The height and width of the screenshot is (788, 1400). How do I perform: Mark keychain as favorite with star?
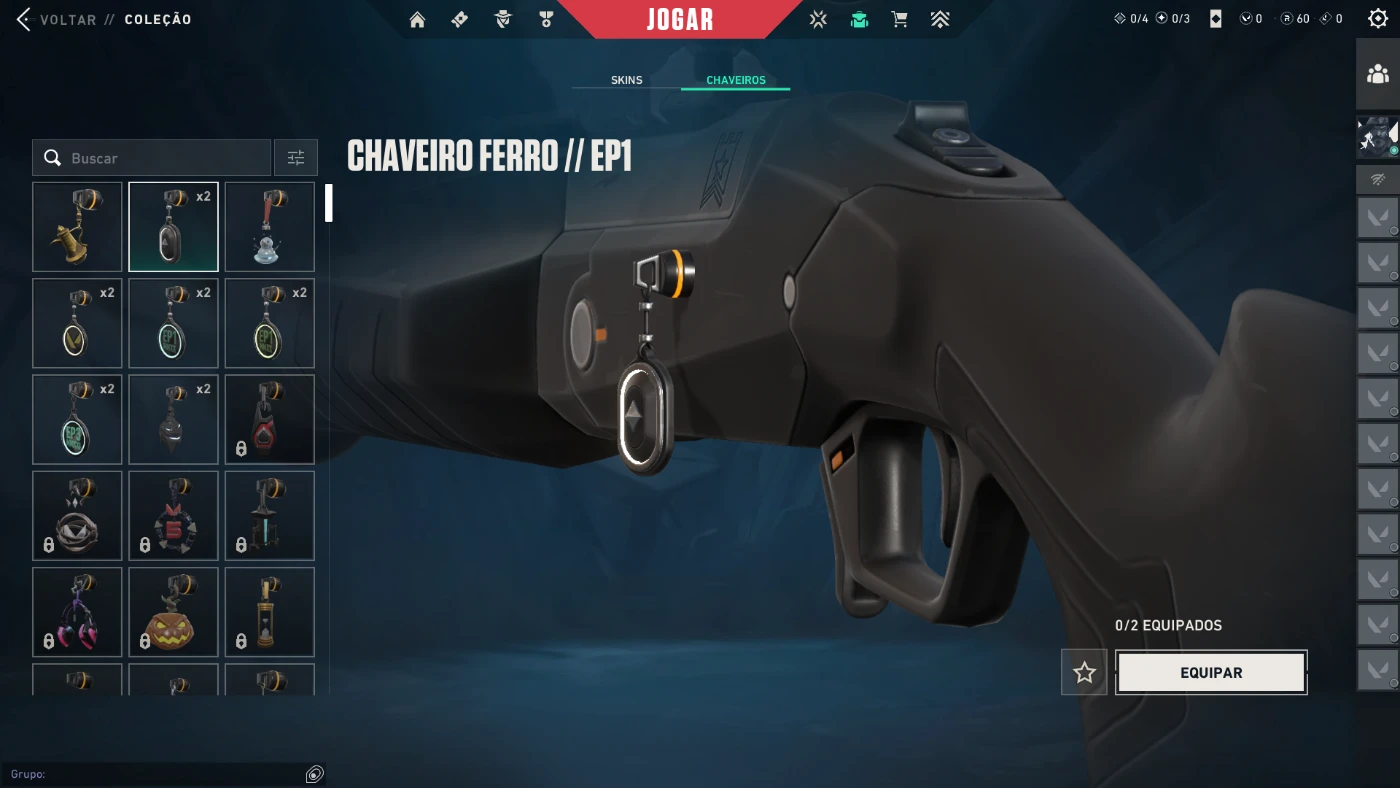pos(1084,673)
